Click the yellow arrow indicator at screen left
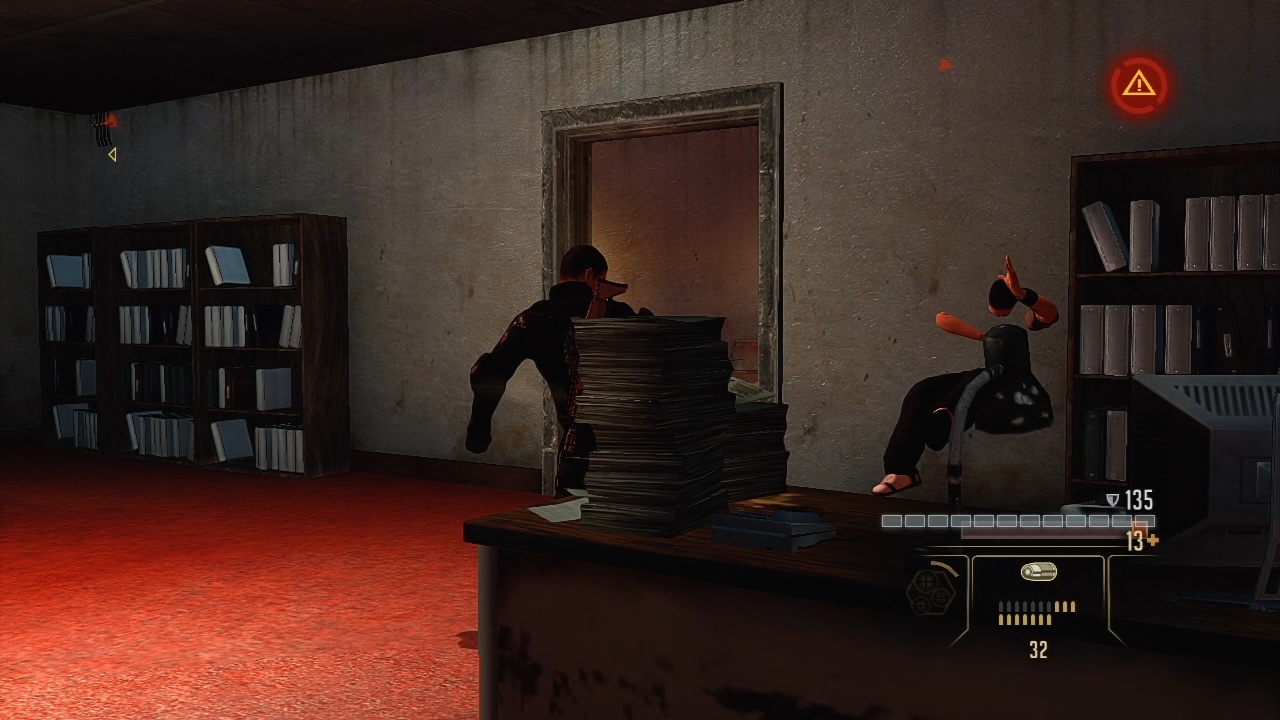Image resolution: width=1280 pixels, height=720 pixels. point(112,154)
